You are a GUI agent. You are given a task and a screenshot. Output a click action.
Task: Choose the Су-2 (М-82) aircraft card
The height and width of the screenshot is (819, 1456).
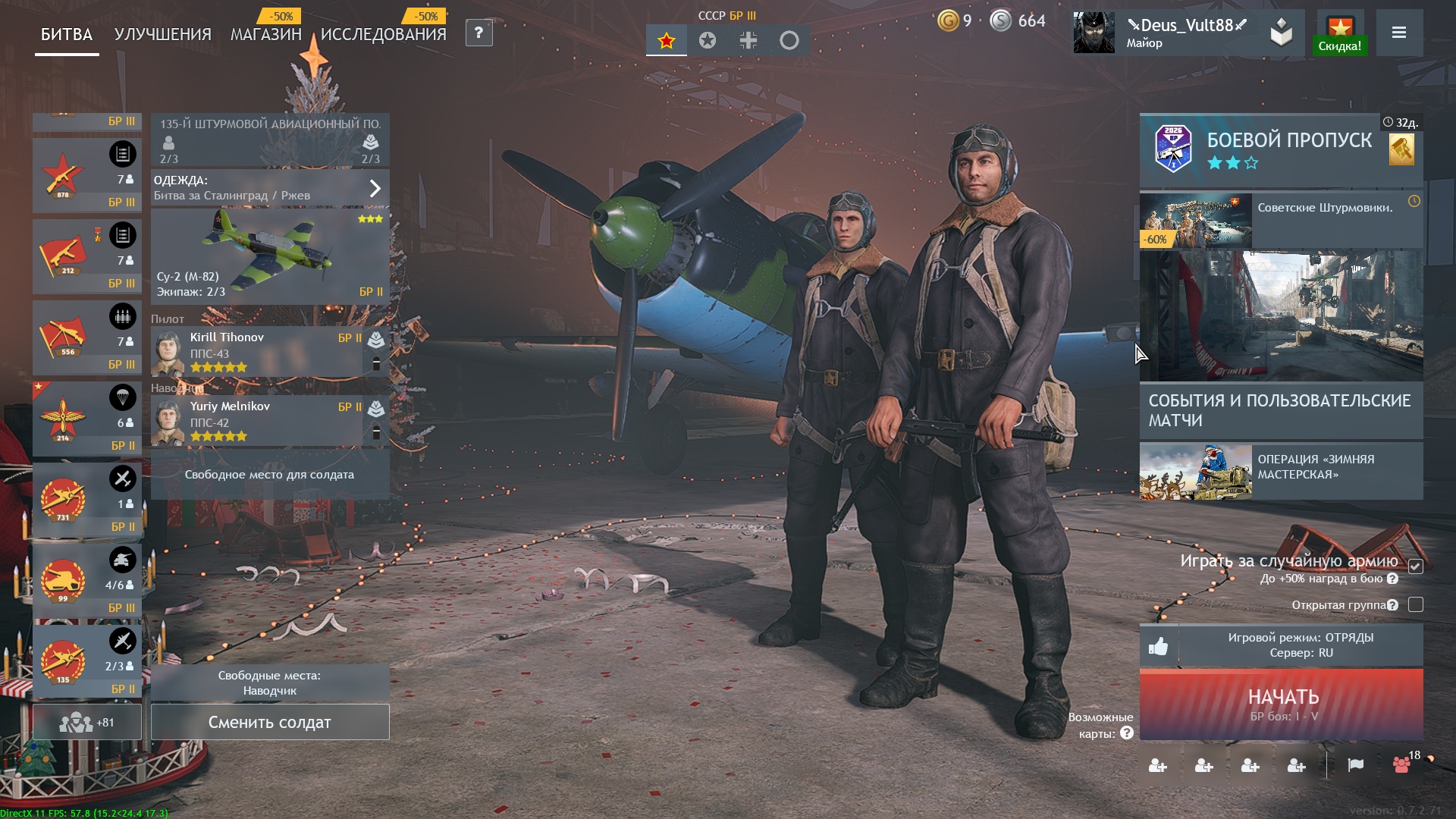270,256
